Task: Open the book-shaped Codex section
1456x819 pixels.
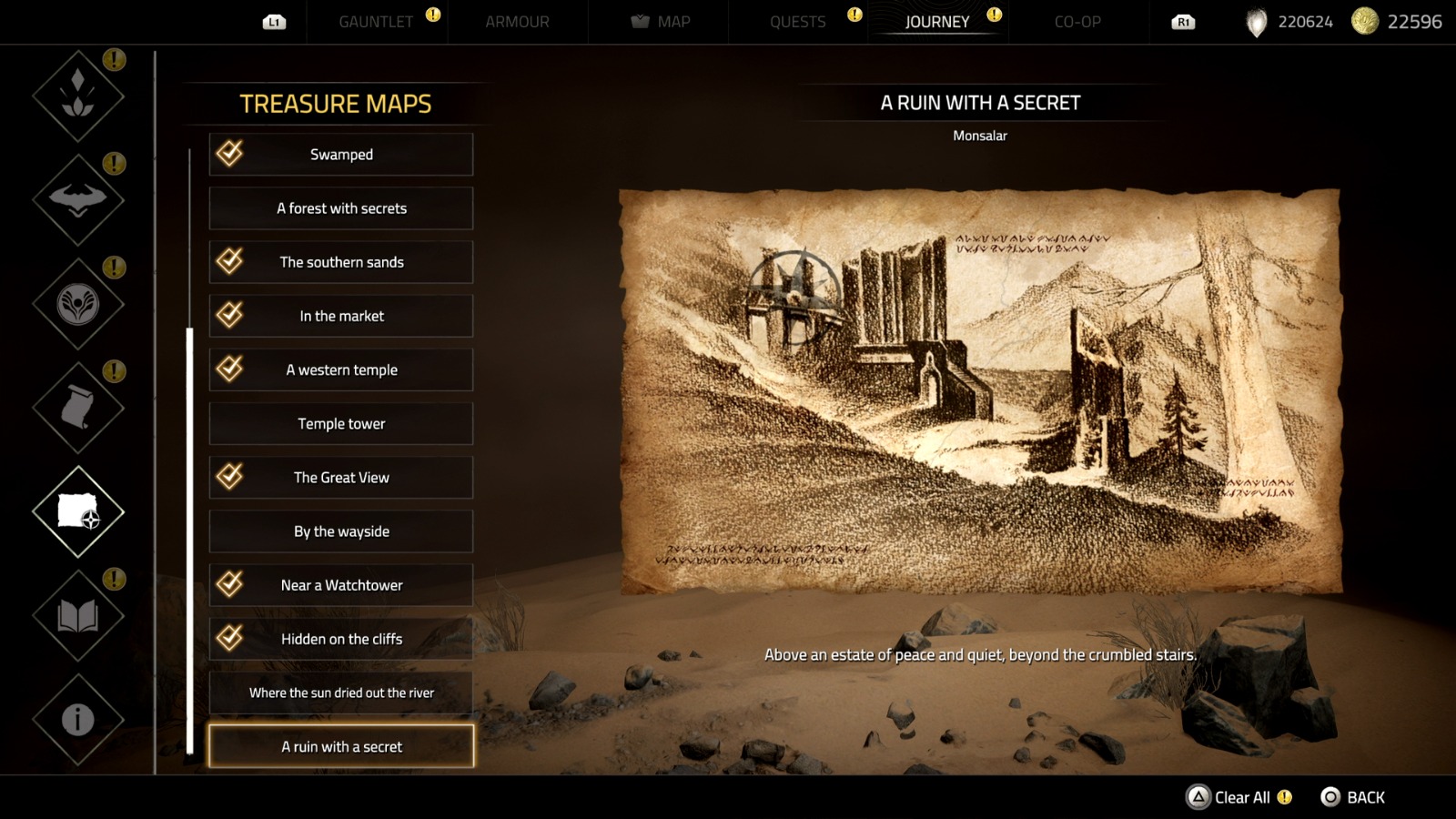Action: click(x=77, y=614)
